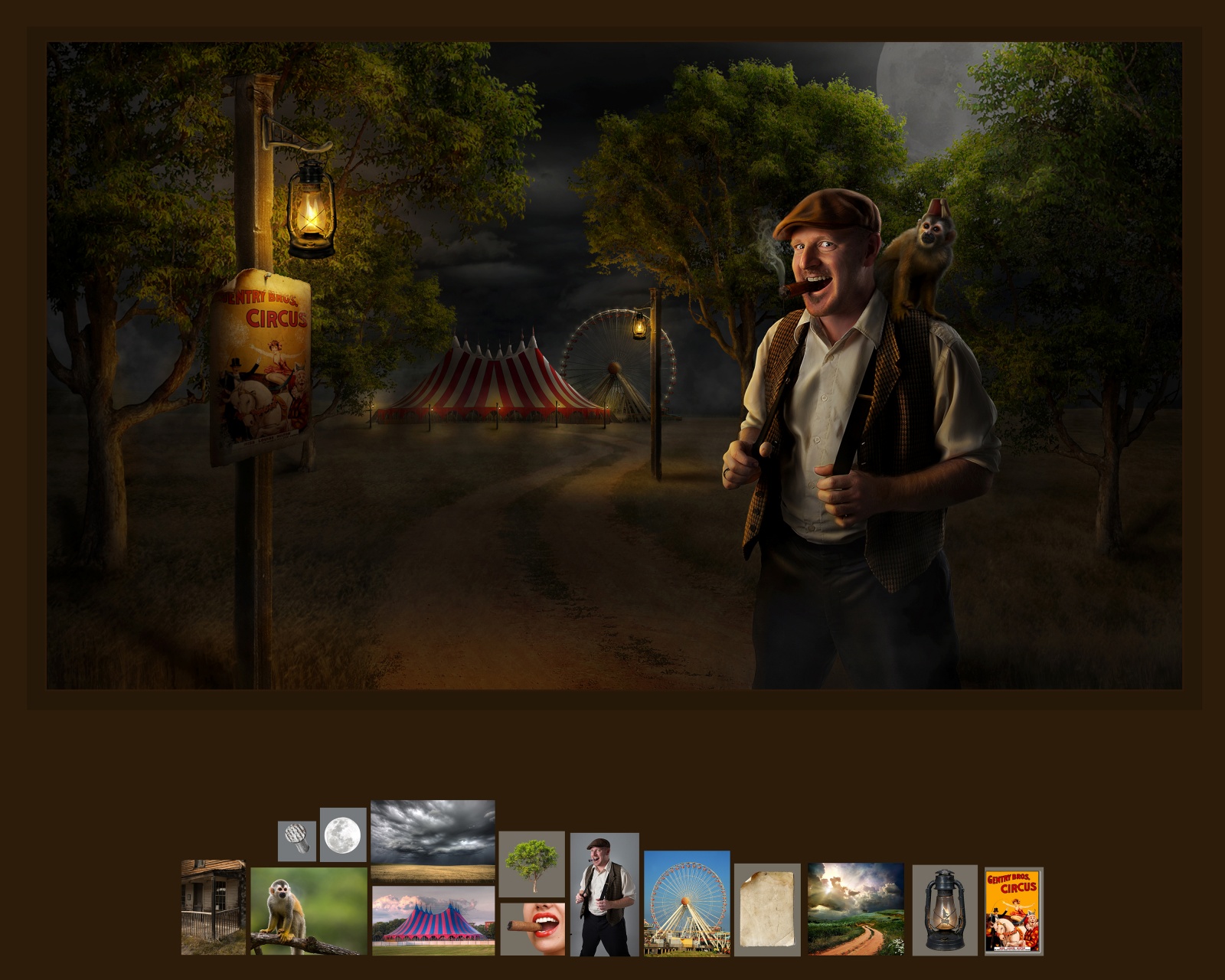Viewport: 1225px width, 980px height.
Task: Choose the full moon thumbnail
Action: pyautogui.click(x=343, y=835)
